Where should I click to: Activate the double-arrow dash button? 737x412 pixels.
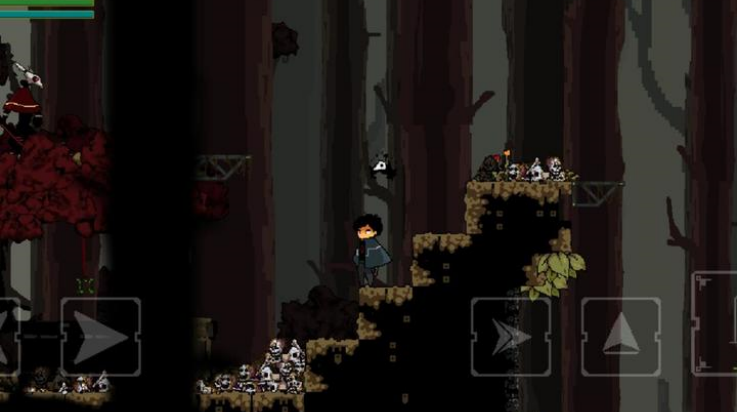[510, 337]
